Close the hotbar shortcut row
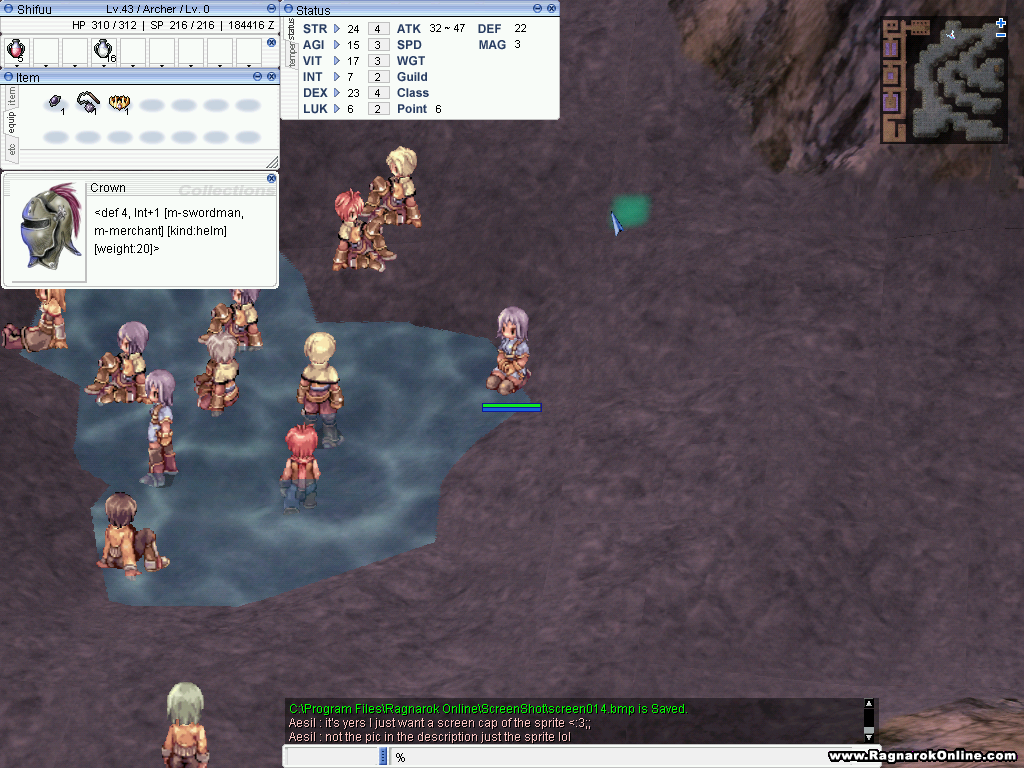The image size is (1024, 768). [271, 43]
